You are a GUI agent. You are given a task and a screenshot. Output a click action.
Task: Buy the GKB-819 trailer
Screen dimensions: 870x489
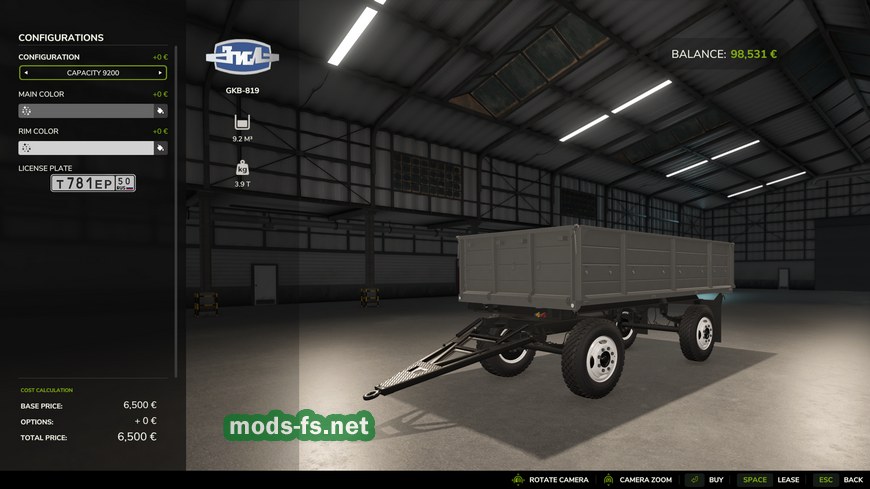(x=706, y=480)
